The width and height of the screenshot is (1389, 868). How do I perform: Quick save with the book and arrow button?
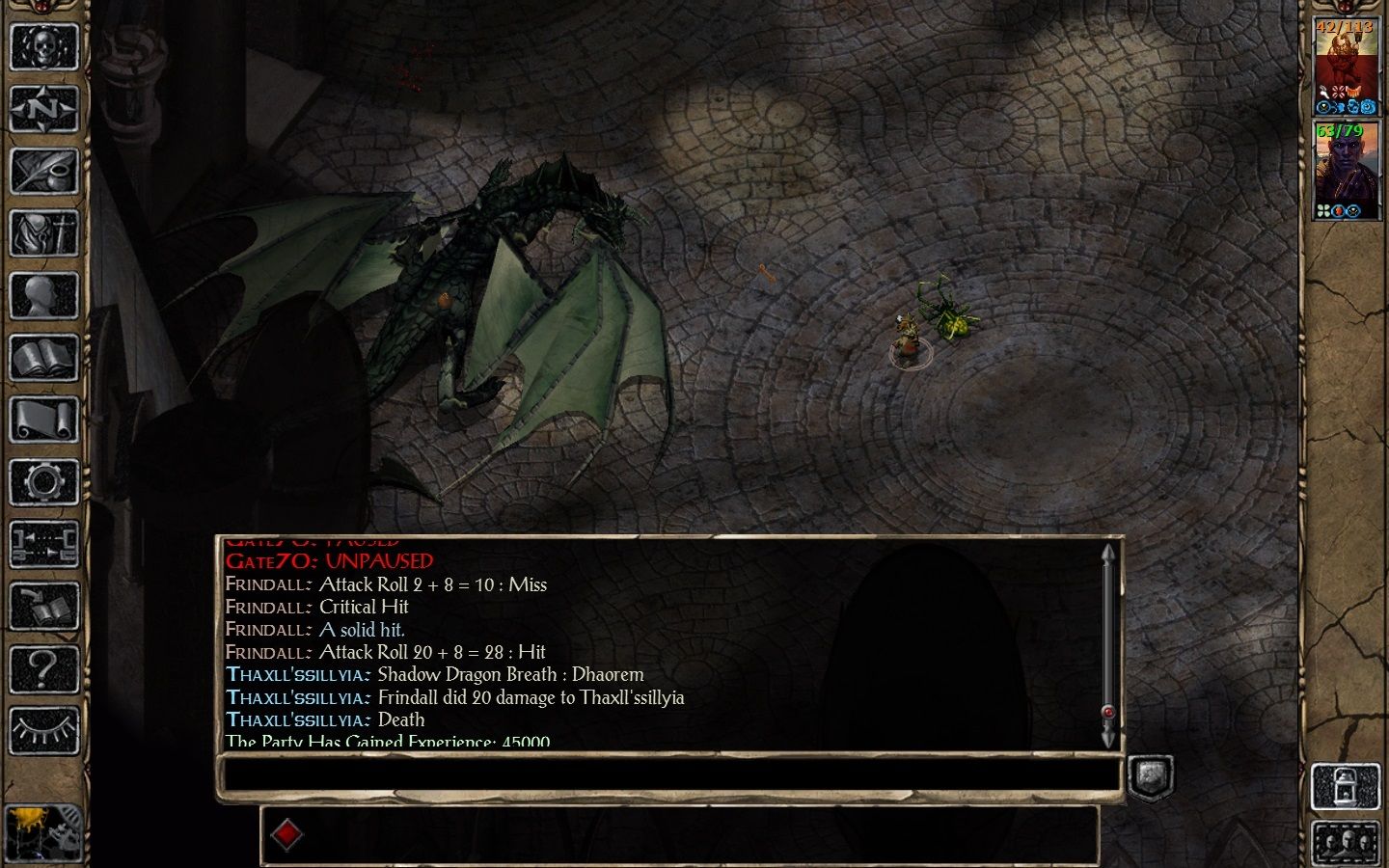(x=43, y=607)
